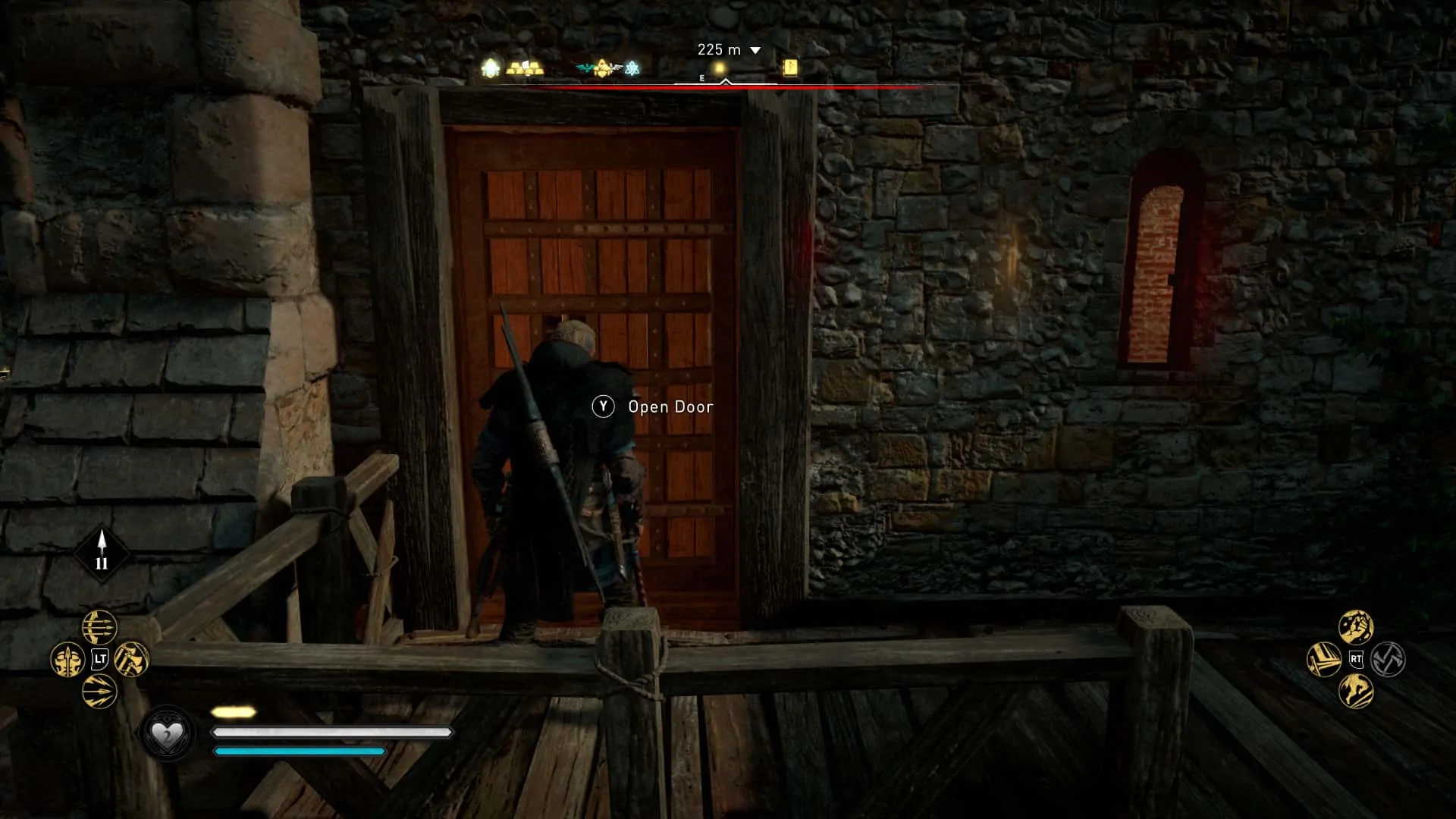Viewport: 1456px width, 819px height.
Task: Click the LT button prompt in the ability wheel
Action: (x=100, y=659)
